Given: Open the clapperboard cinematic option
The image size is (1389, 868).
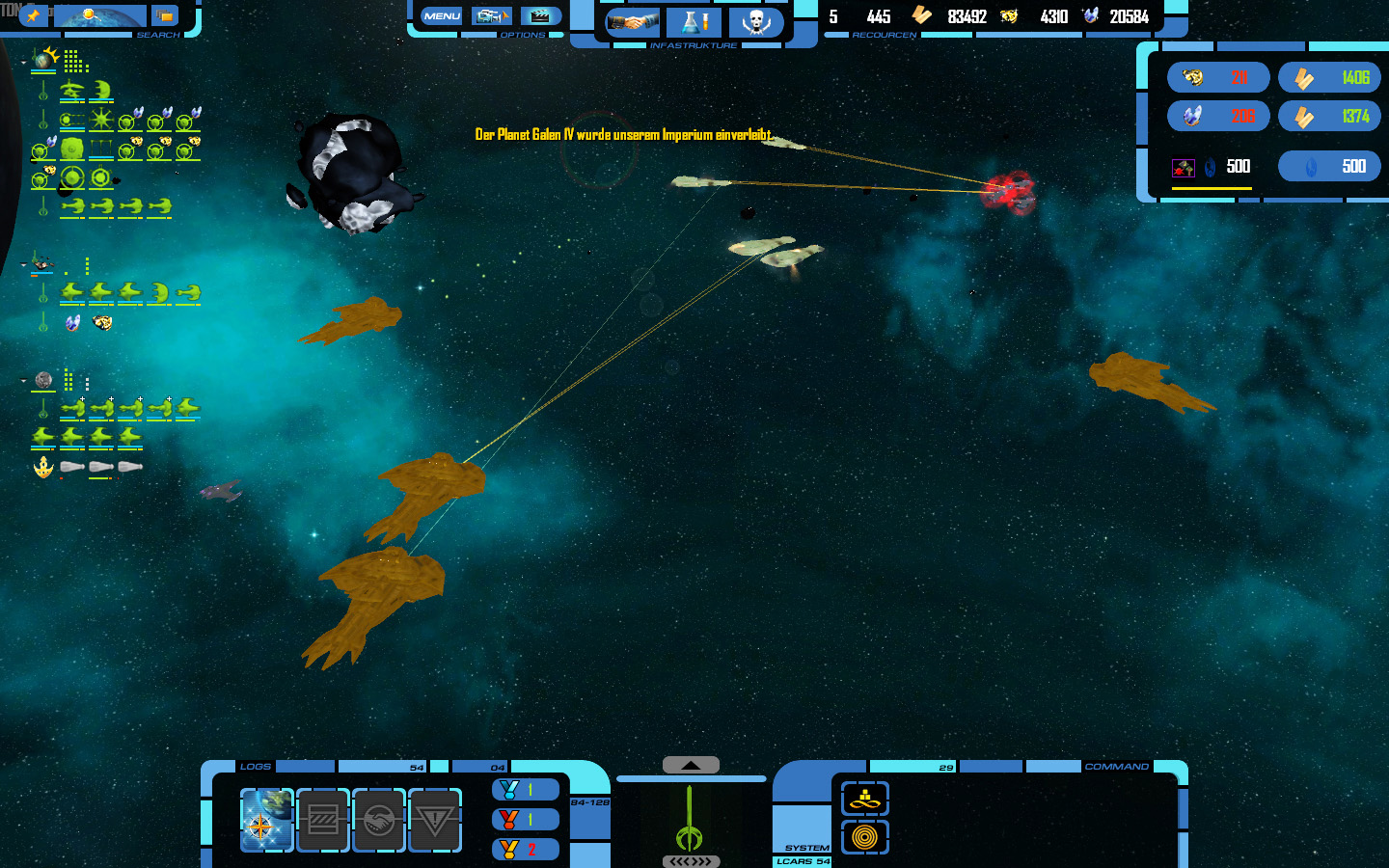Looking at the screenshot, I should click(x=540, y=16).
